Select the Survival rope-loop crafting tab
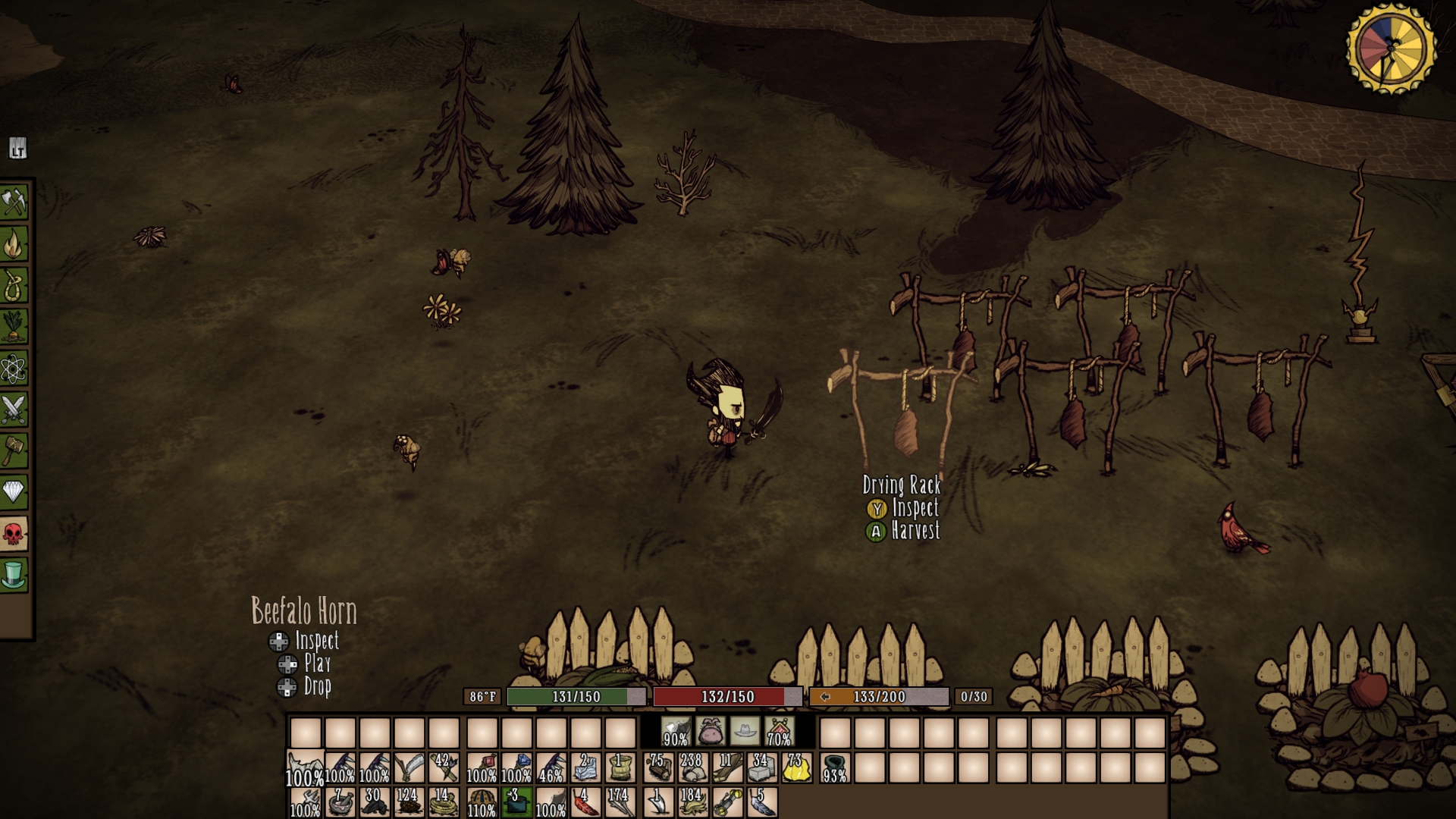This screenshot has width=1456, height=819. (x=14, y=285)
